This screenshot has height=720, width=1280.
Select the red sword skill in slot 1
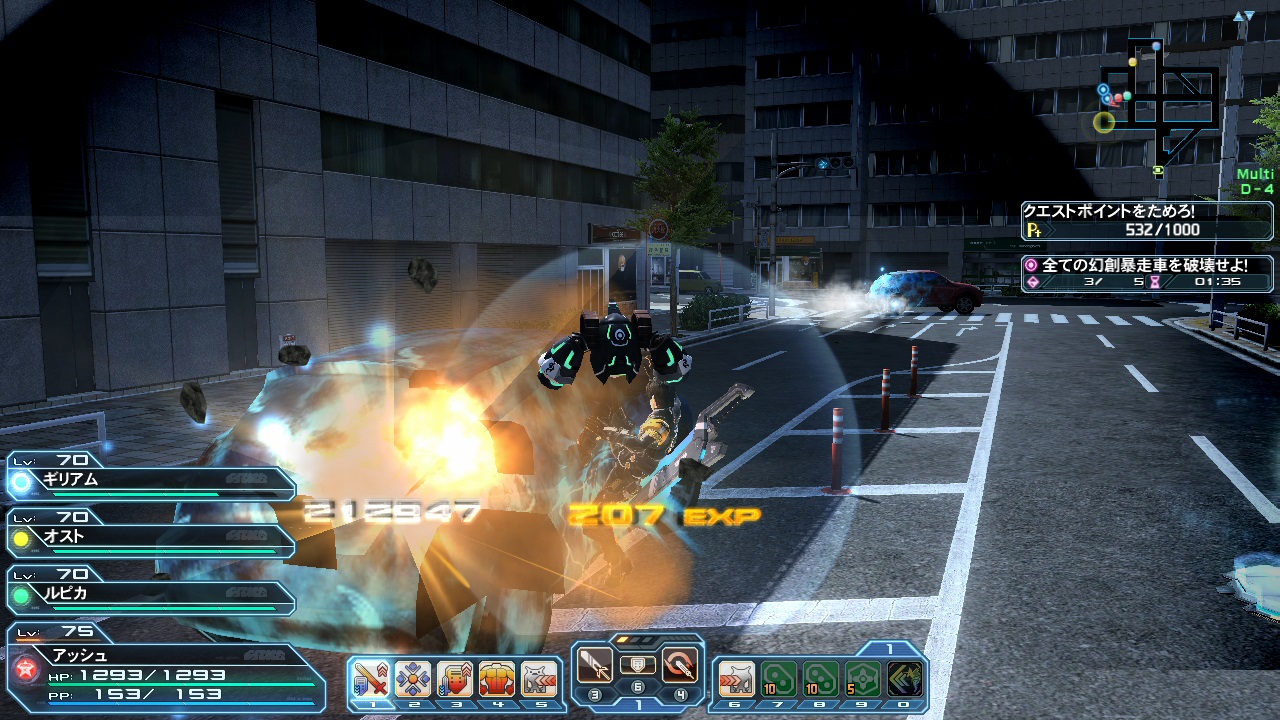371,680
